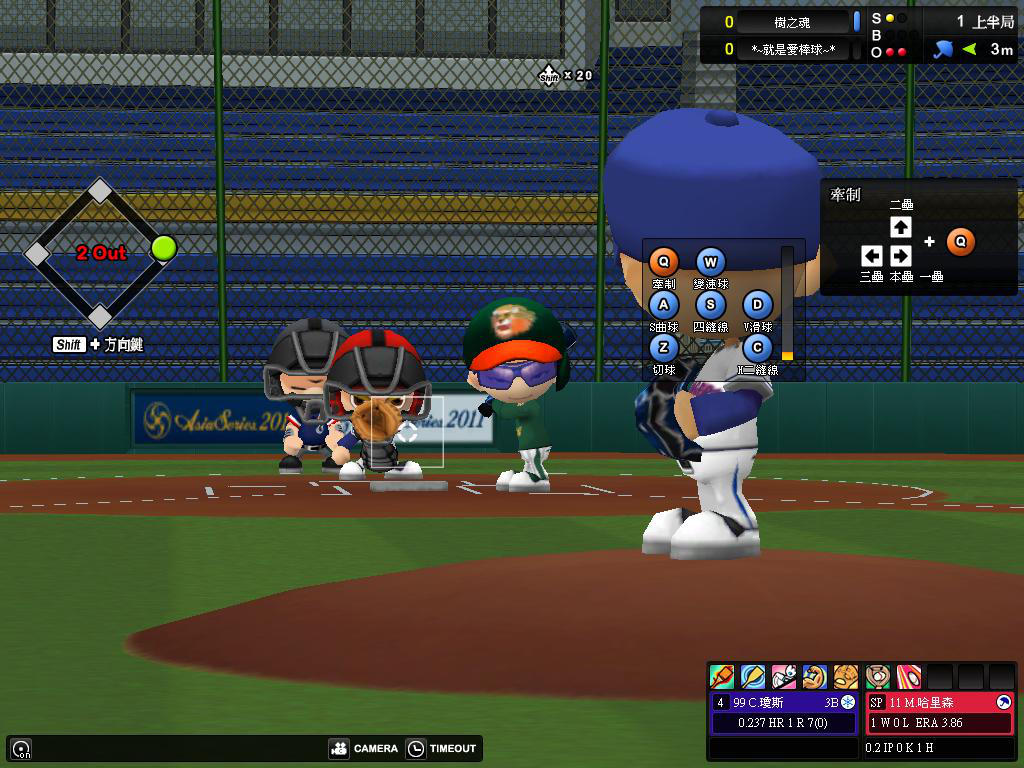Show batter C.瓊斯 info panel

[785, 712]
